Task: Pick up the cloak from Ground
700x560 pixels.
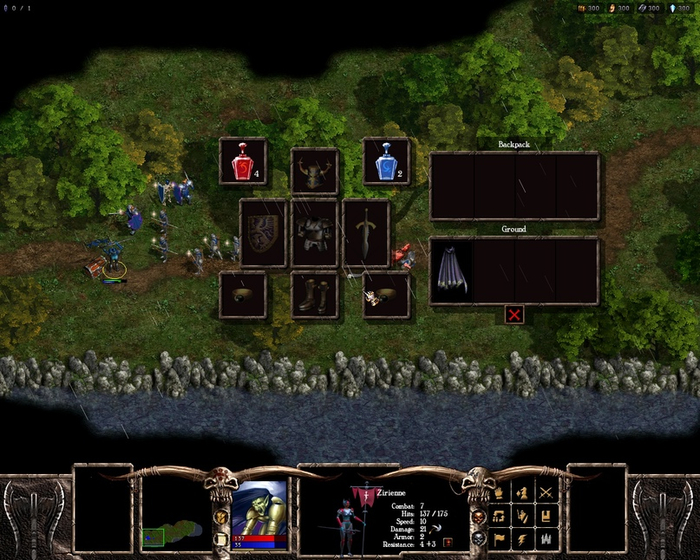Action: pos(451,269)
